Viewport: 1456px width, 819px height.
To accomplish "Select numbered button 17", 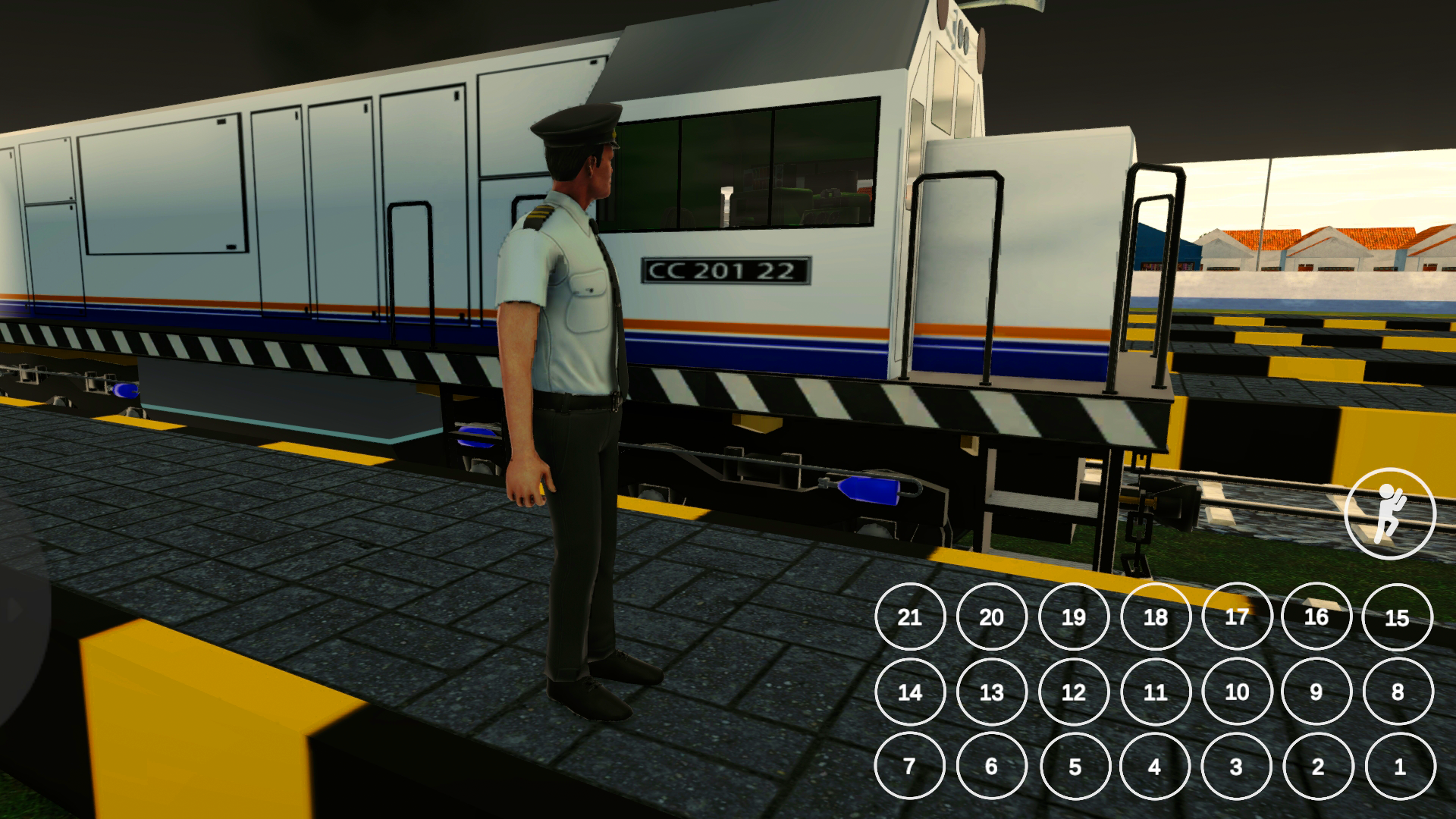I will tap(1237, 617).
